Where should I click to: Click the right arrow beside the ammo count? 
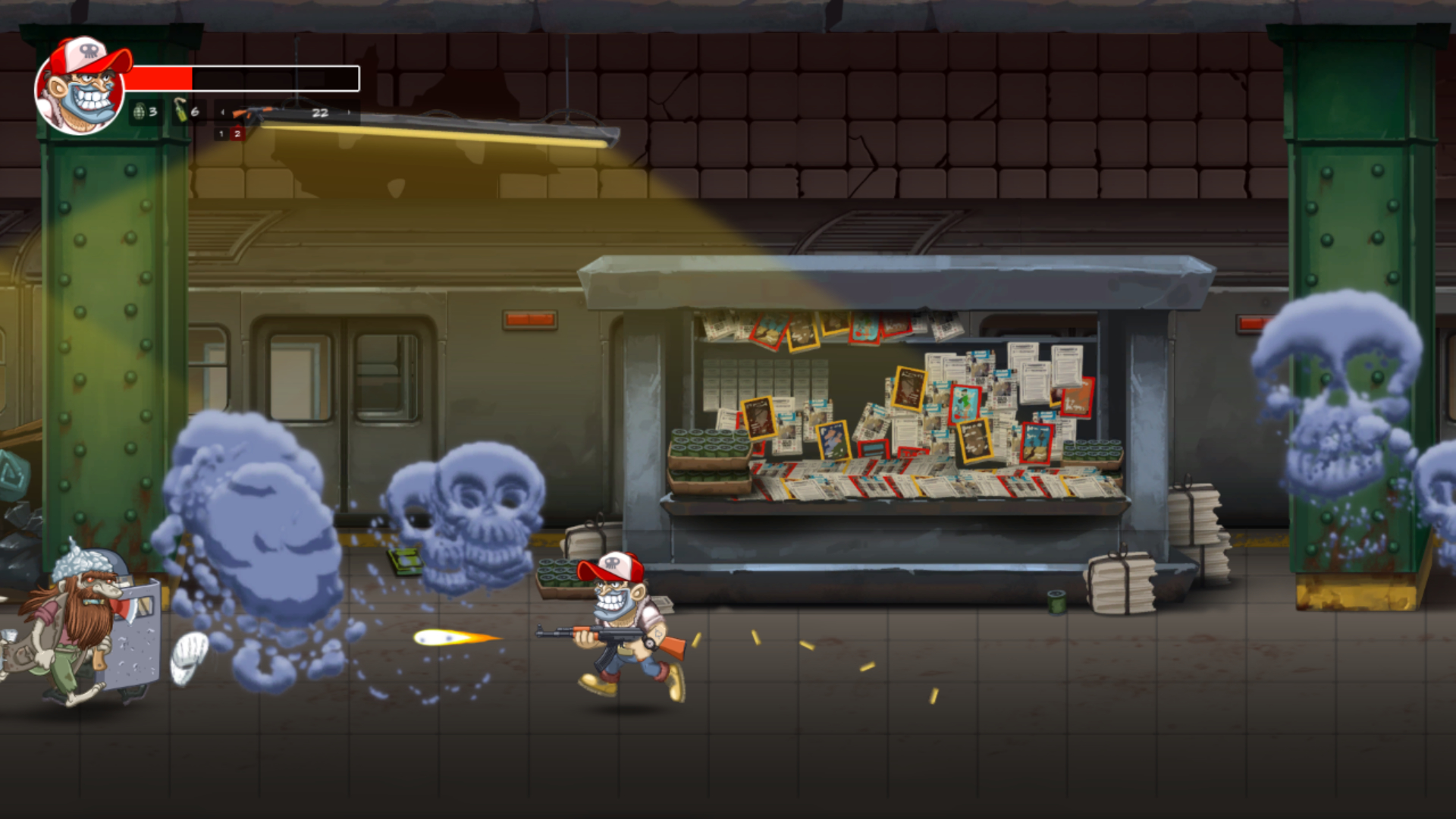tap(349, 112)
